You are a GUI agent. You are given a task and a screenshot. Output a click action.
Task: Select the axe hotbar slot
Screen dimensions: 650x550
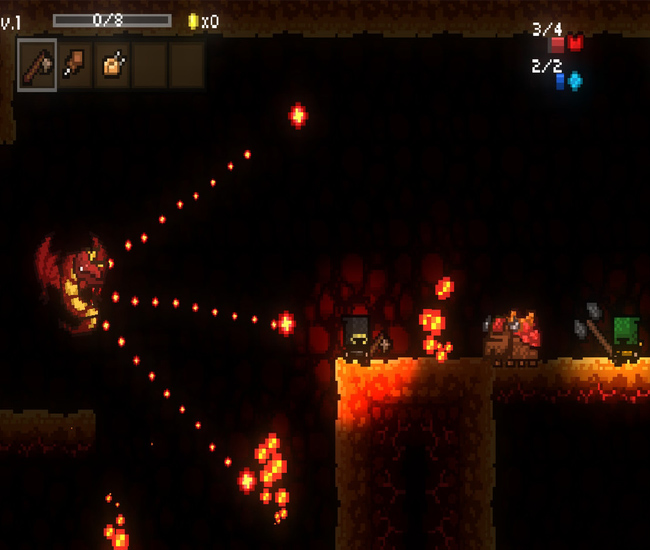coord(37,65)
